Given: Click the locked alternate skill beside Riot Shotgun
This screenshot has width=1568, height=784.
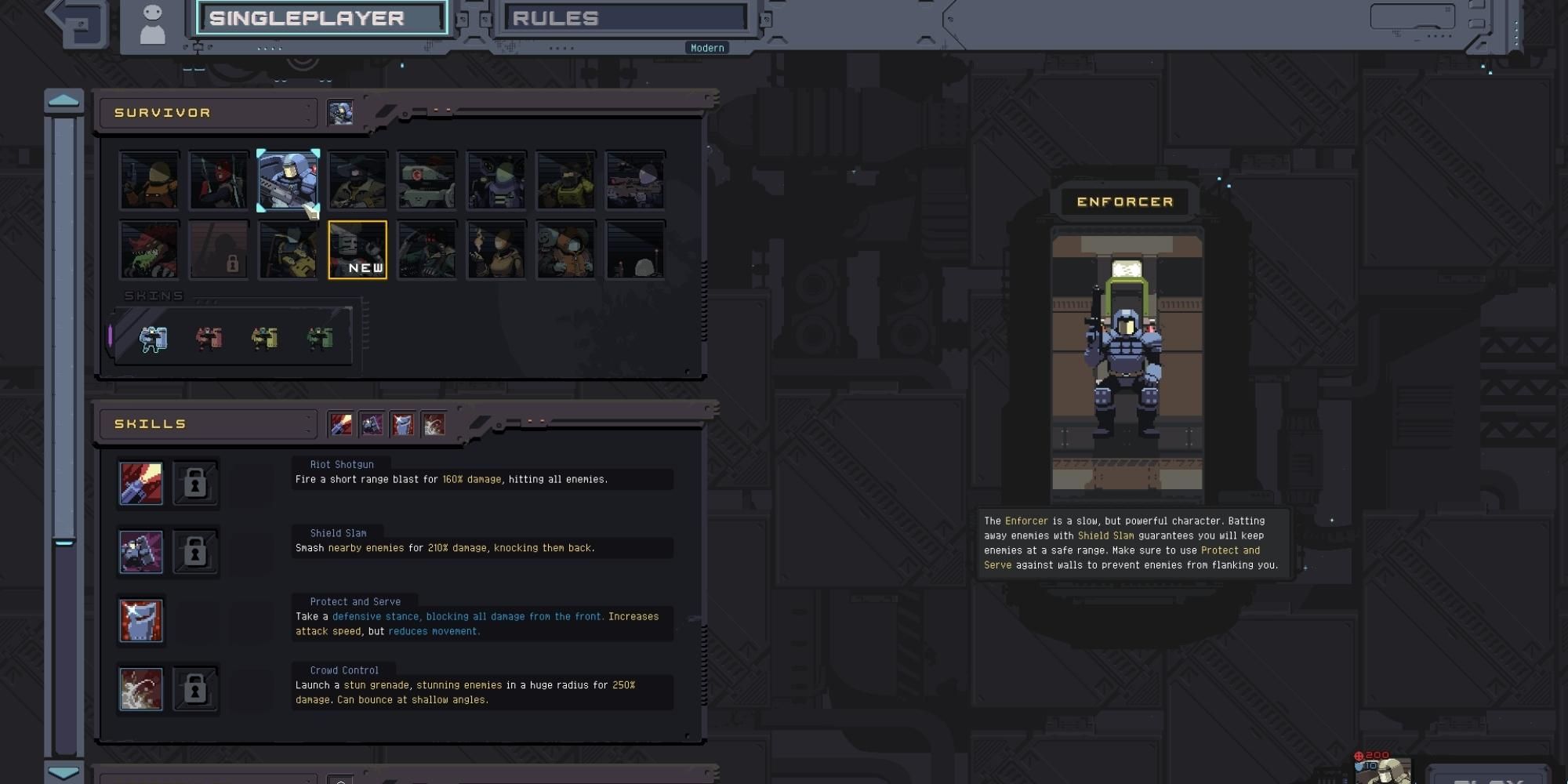Looking at the screenshot, I should click(x=195, y=483).
